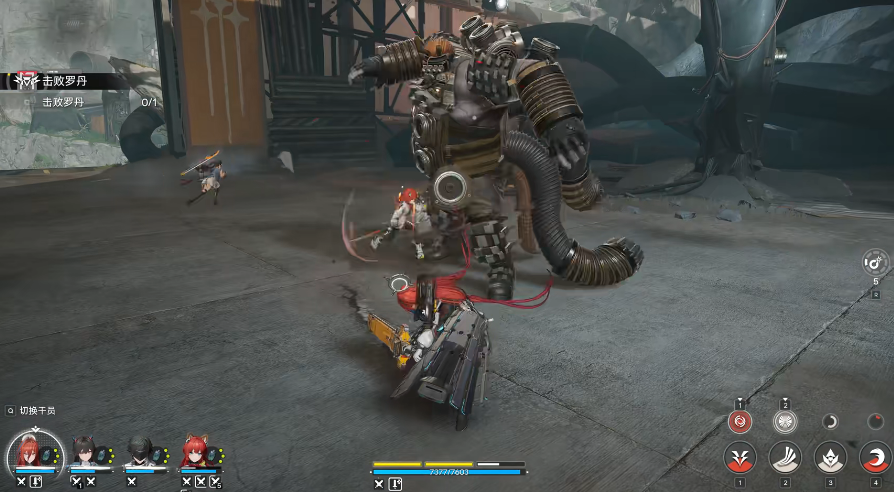
Task: Switch to the fox-eared red-haired operator
Action: 196,453
